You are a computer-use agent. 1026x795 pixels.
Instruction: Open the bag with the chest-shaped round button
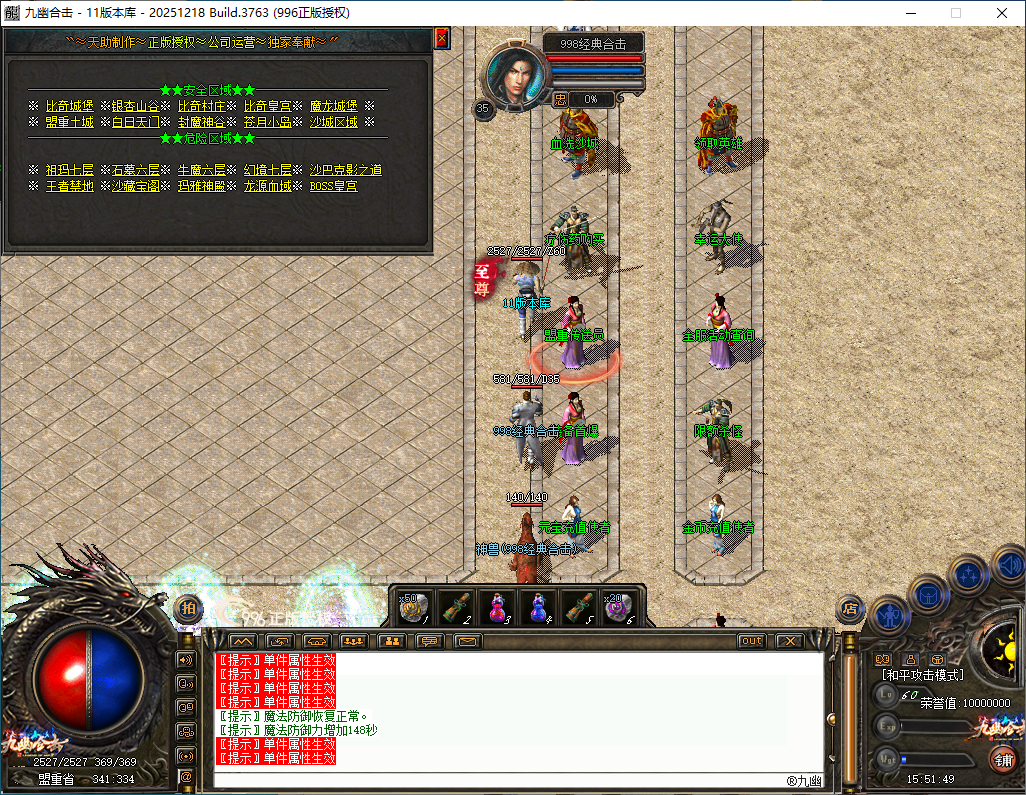929,596
